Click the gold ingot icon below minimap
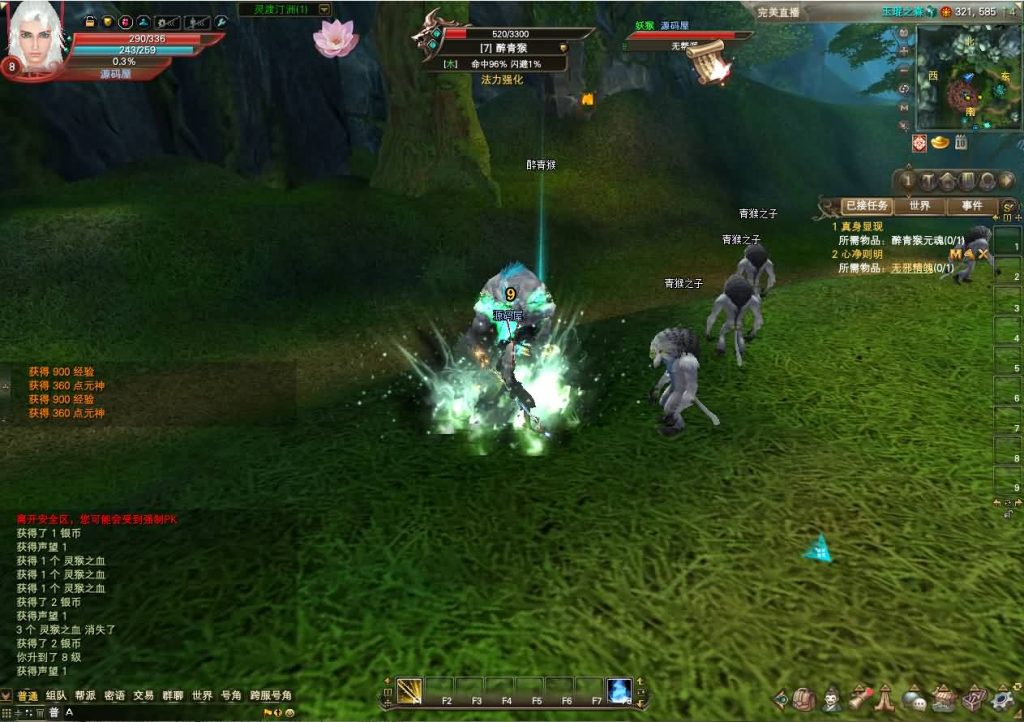 coord(940,143)
